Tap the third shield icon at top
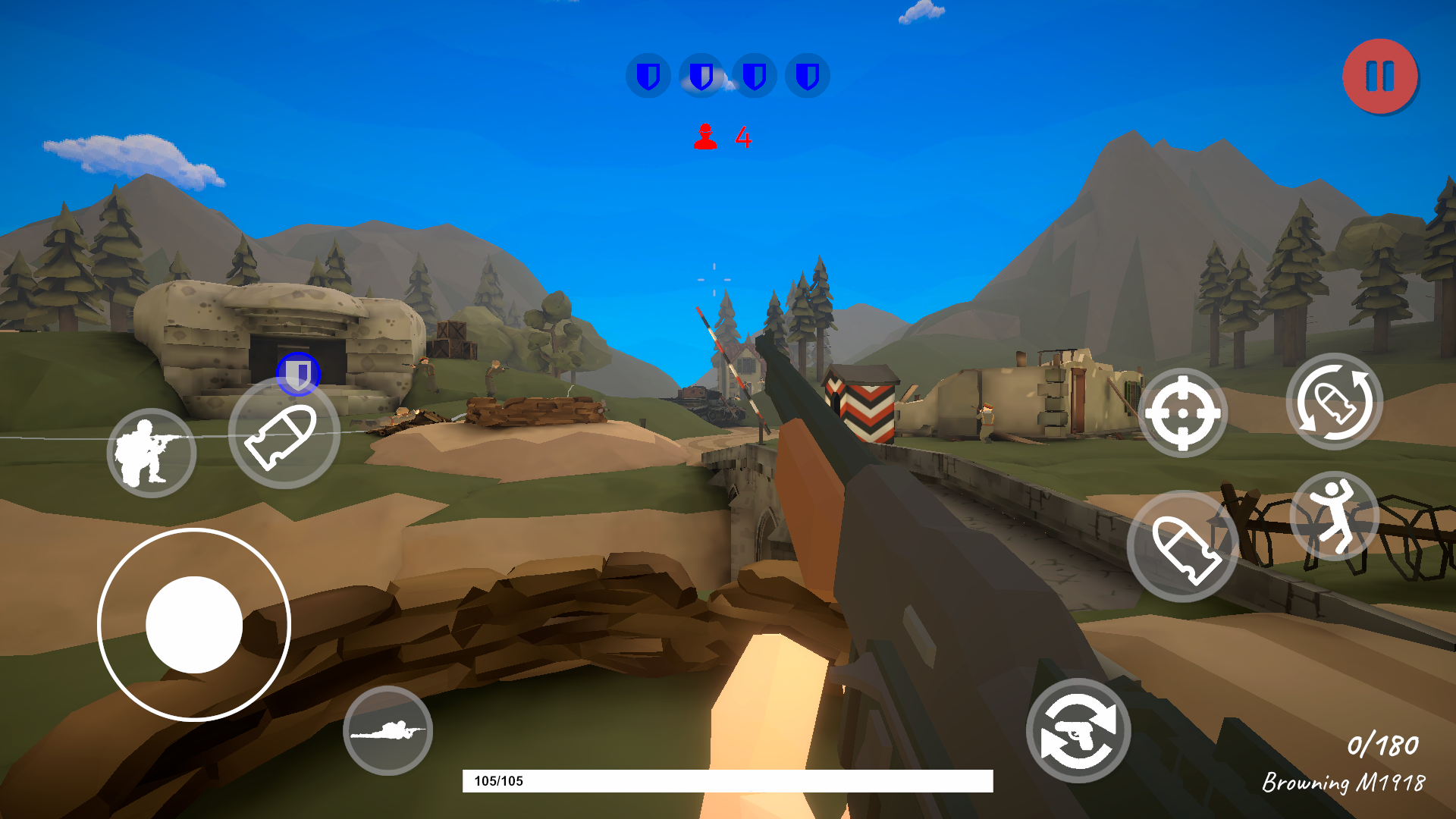1456x819 pixels. pos(753,76)
